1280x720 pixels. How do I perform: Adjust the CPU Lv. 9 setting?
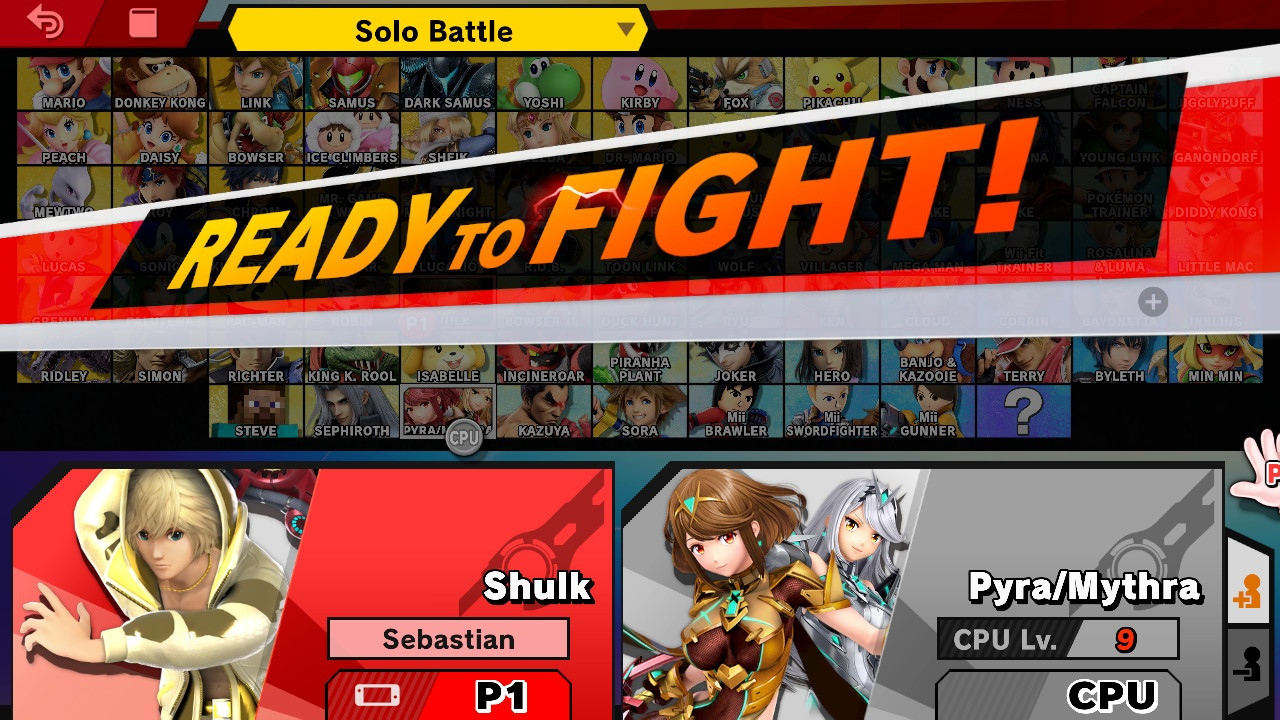(x=1057, y=639)
